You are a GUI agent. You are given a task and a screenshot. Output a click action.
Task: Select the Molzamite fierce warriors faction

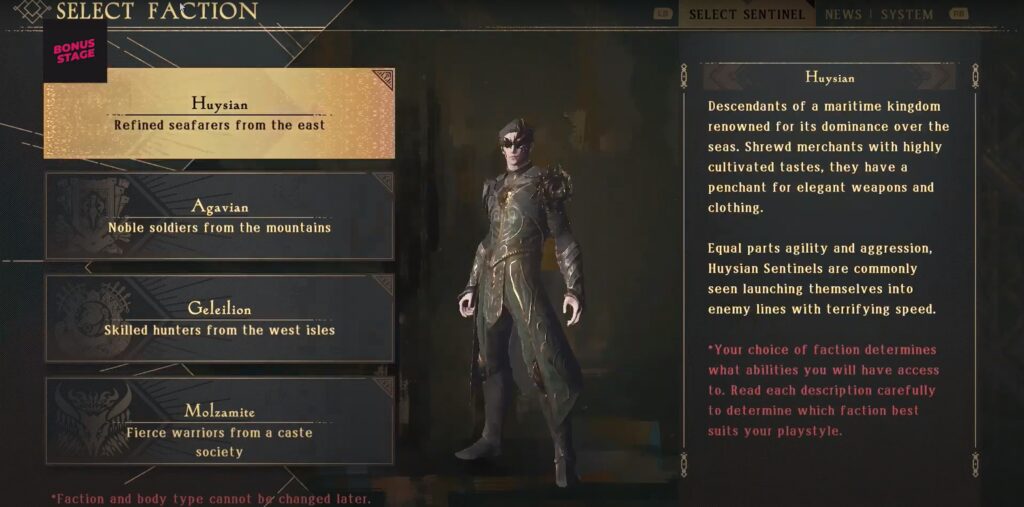pos(219,421)
